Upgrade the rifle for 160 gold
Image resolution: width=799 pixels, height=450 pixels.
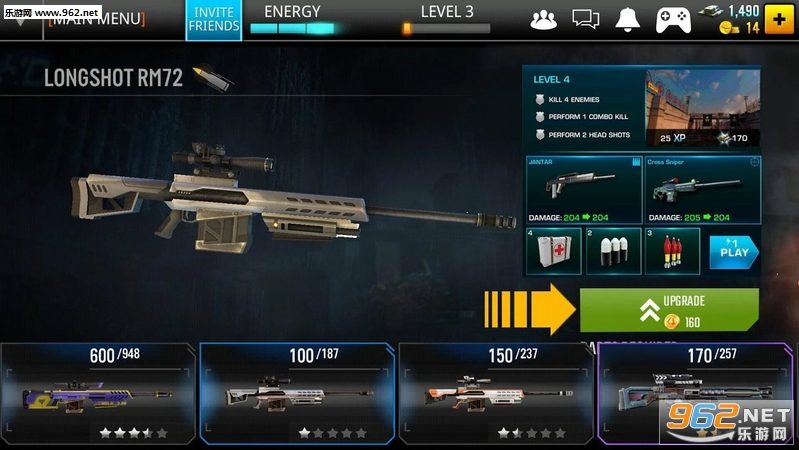click(x=668, y=310)
